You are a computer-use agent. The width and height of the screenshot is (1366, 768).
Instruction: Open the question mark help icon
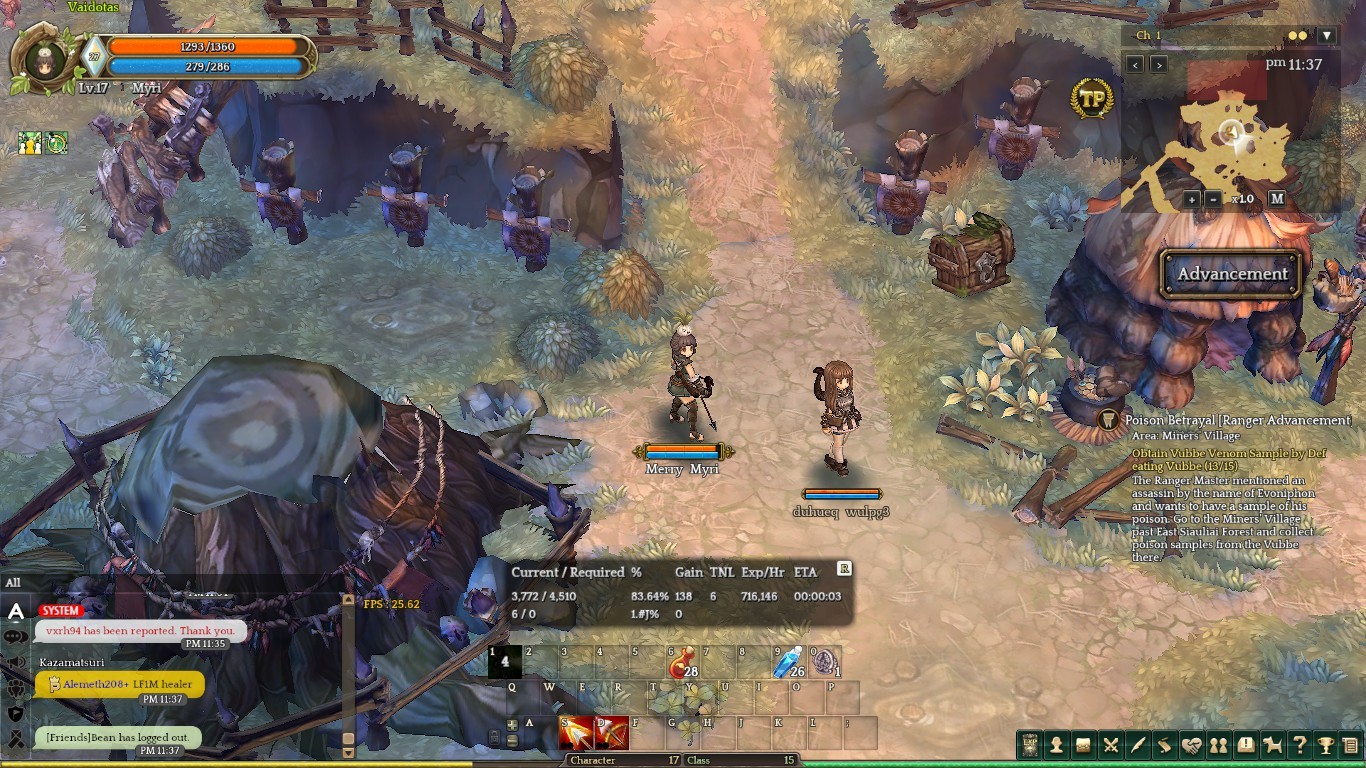pyautogui.click(x=1298, y=745)
